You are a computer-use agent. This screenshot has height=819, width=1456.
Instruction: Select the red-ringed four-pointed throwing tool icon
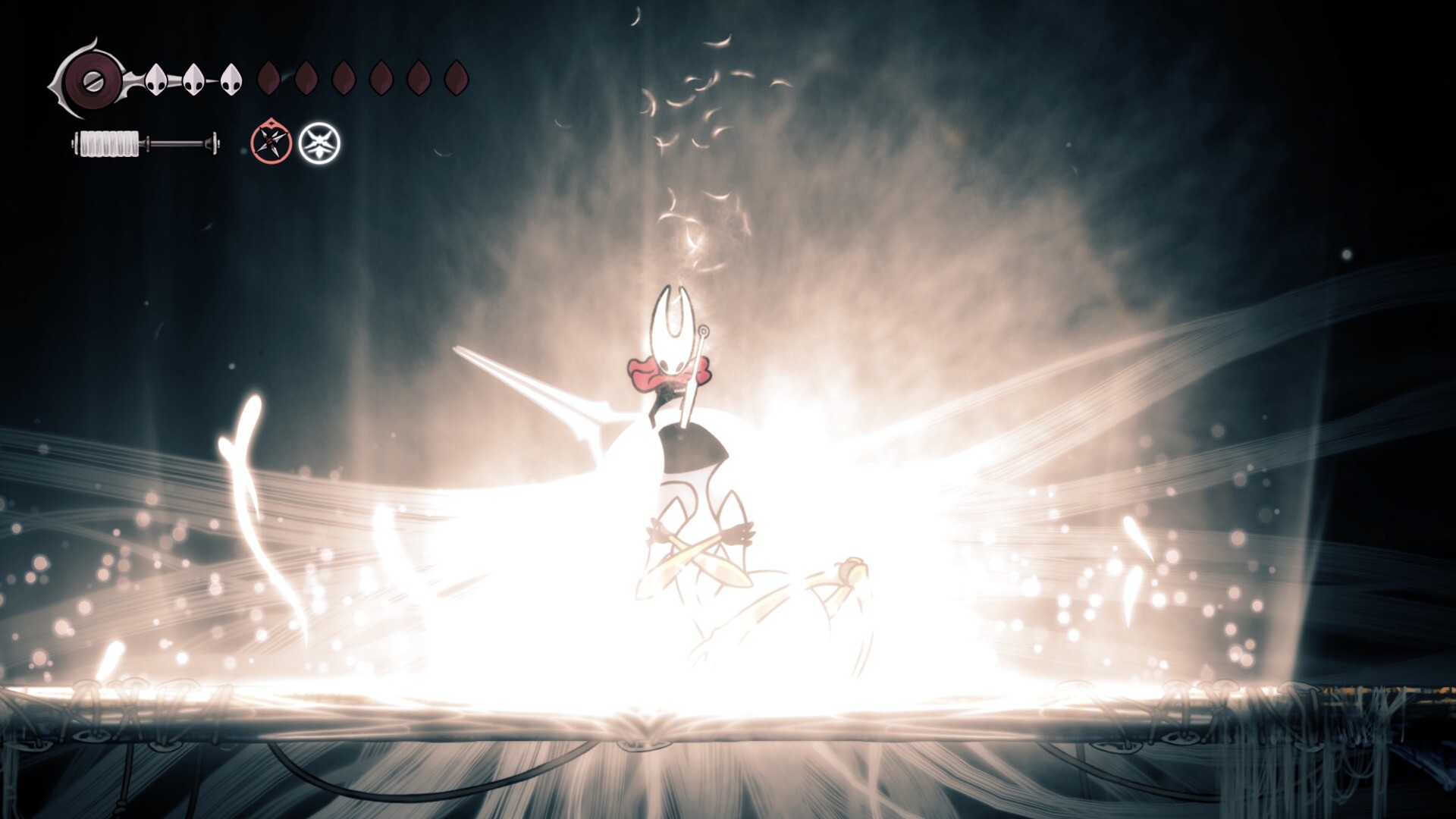[x=271, y=142]
